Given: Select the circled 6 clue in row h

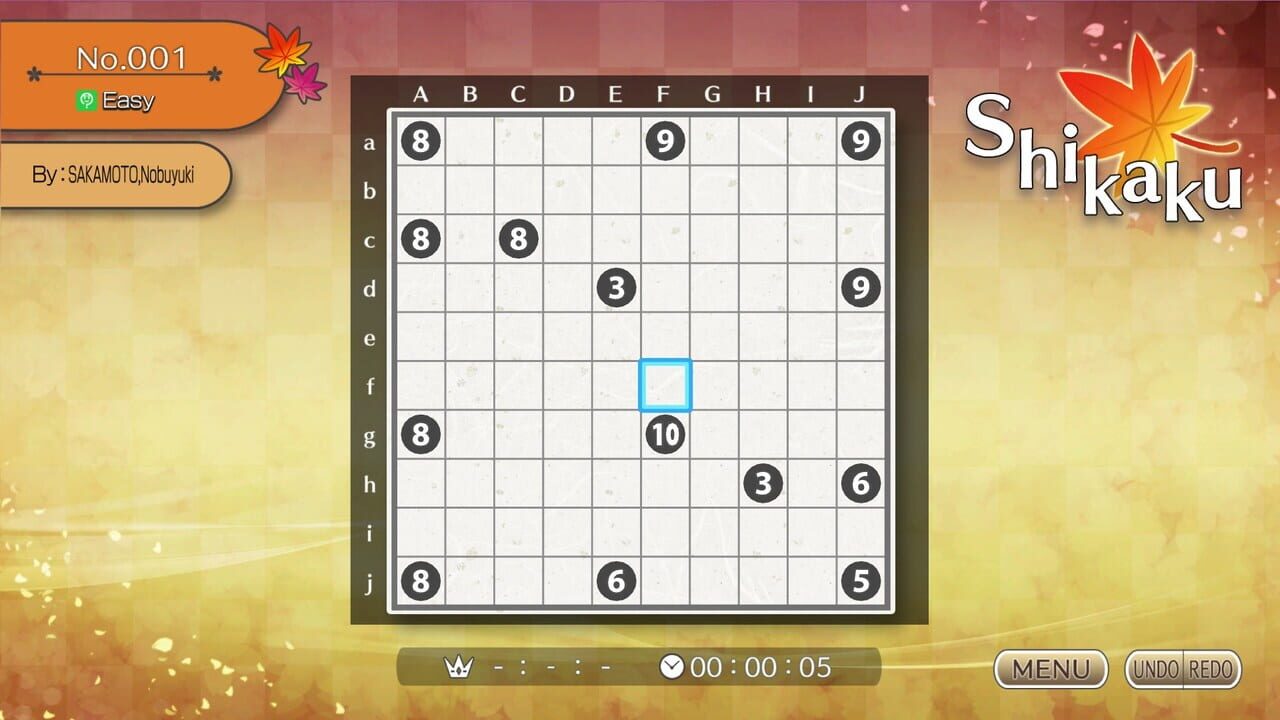Looking at the screenshot, I should point(861,483).
